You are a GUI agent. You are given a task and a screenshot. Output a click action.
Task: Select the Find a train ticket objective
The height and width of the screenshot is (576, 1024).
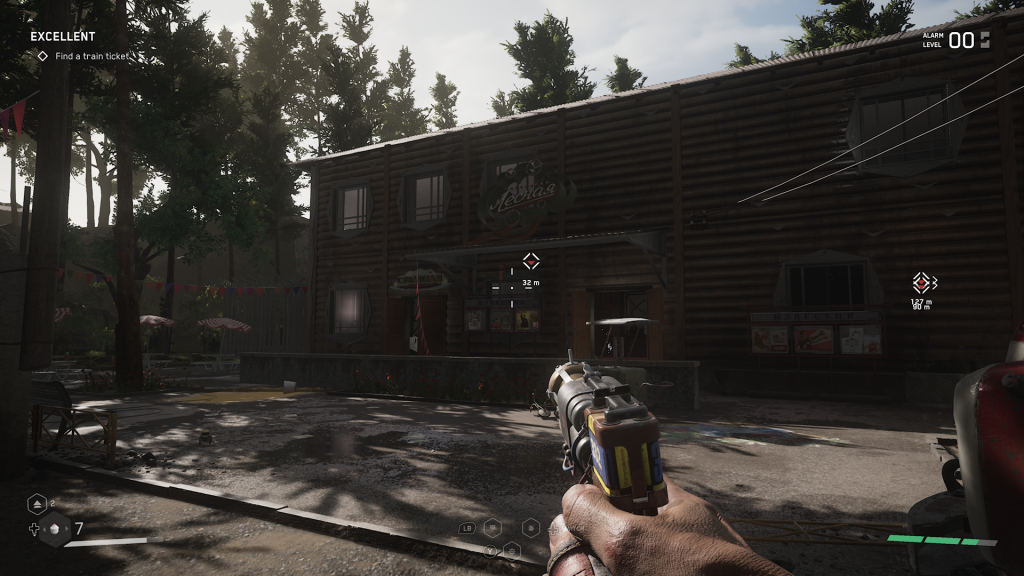(83, 56)
